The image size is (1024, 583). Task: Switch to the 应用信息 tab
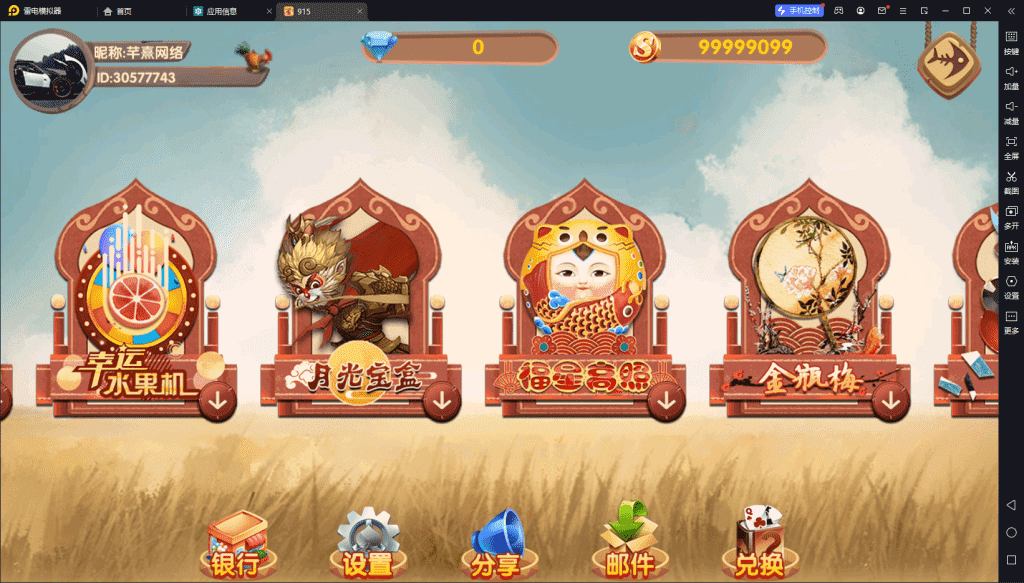point(224,10)
